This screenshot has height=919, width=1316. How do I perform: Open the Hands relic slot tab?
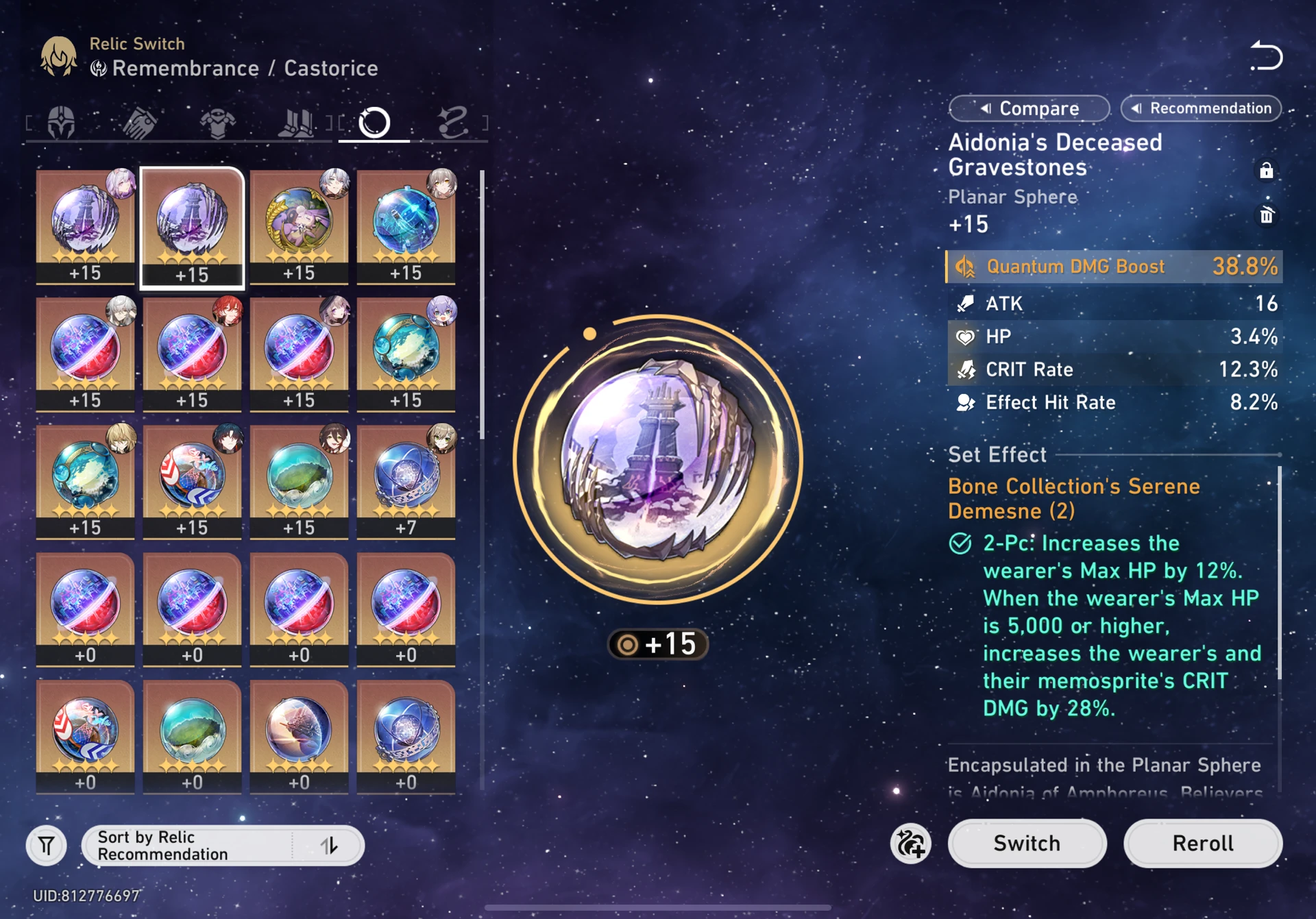click(x=139, y=122)
